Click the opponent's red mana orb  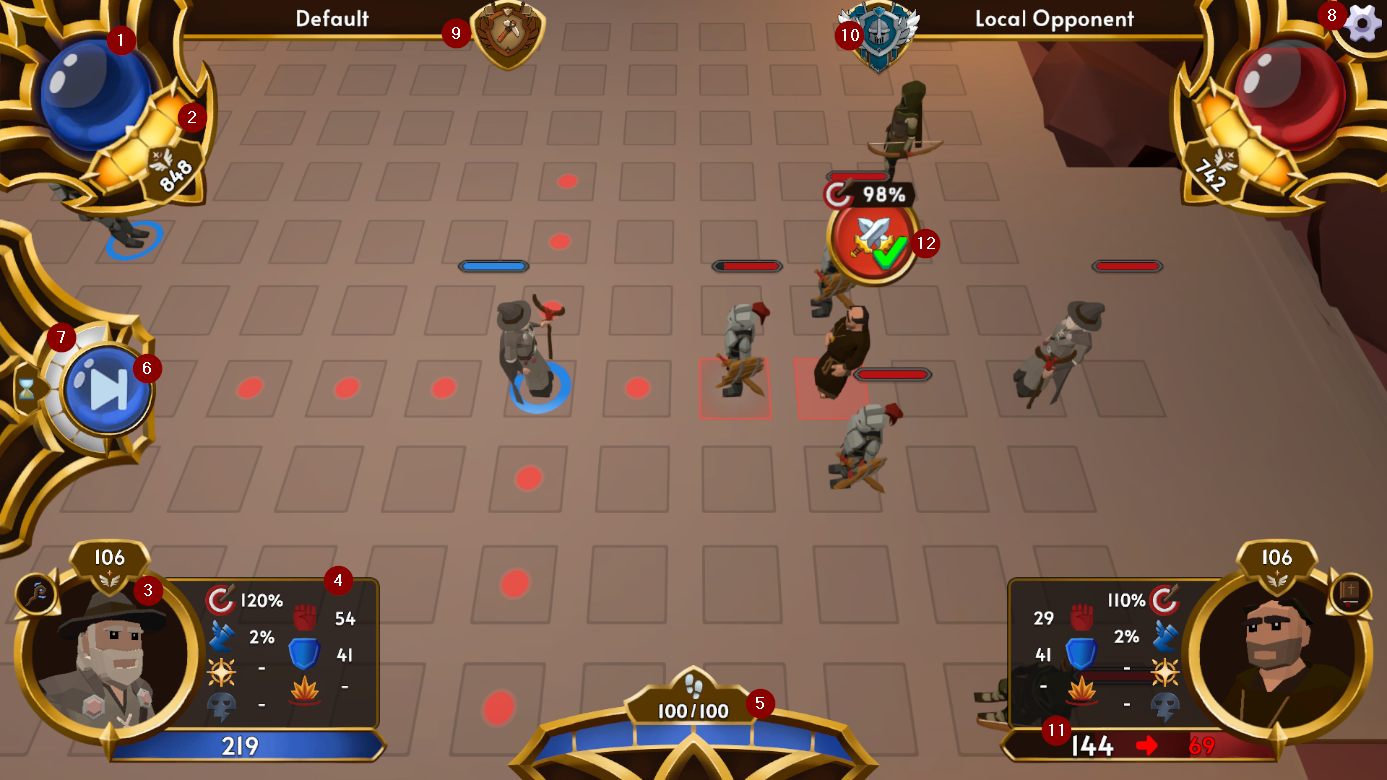[1290, 95]
